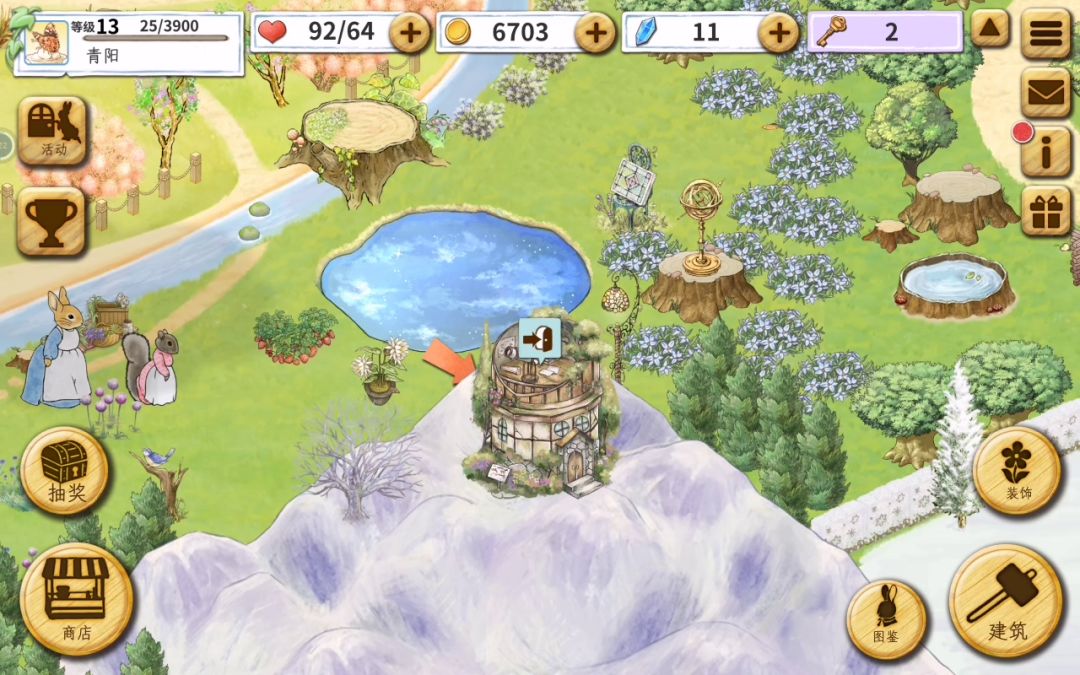
Task: Collapse the top bar with the arrow button
Action: (x=990, y=28)
